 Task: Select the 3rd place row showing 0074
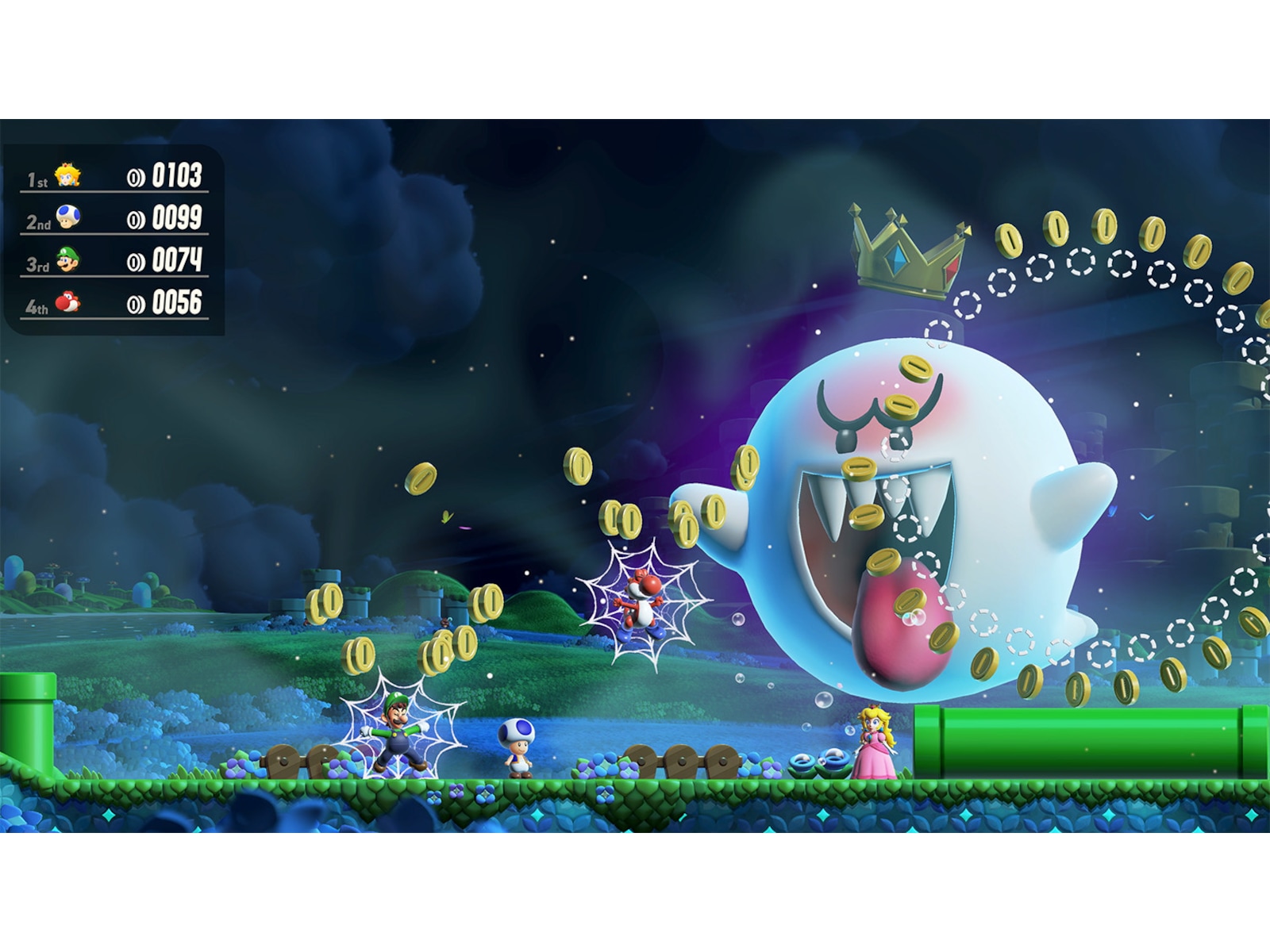pyautogui.click(x=111, y=264)
